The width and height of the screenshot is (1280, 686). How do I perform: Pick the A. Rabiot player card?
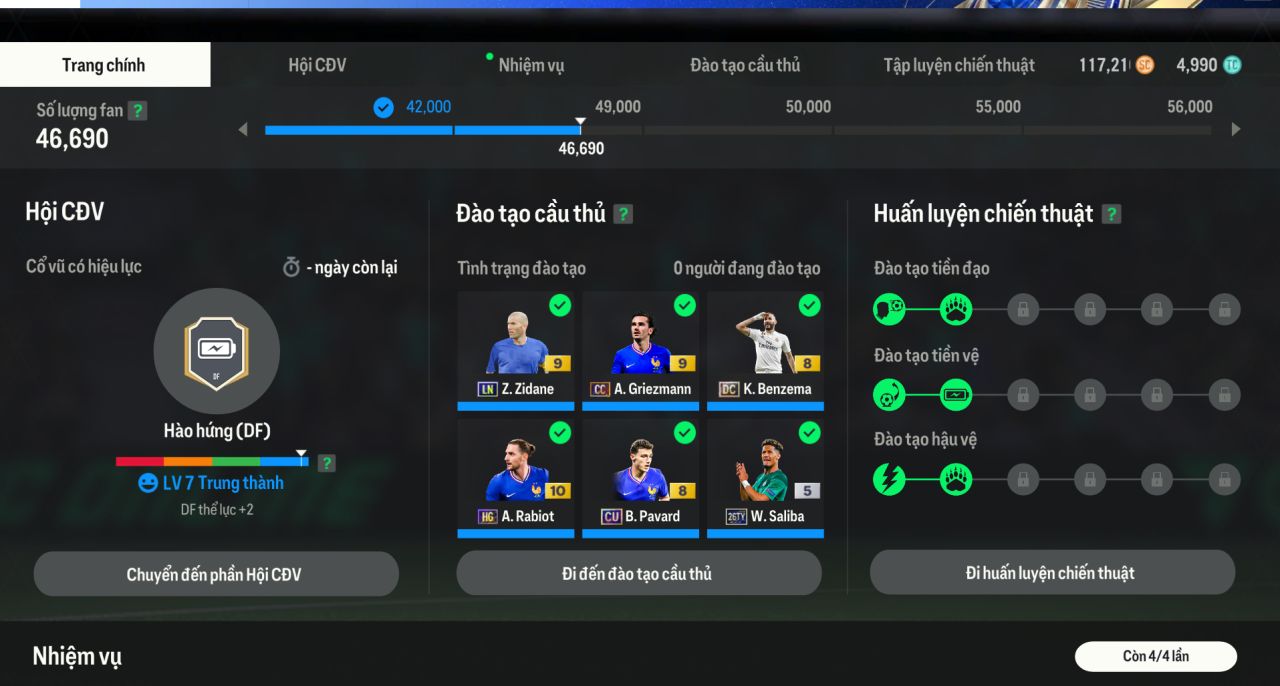[x=516, y=475]
